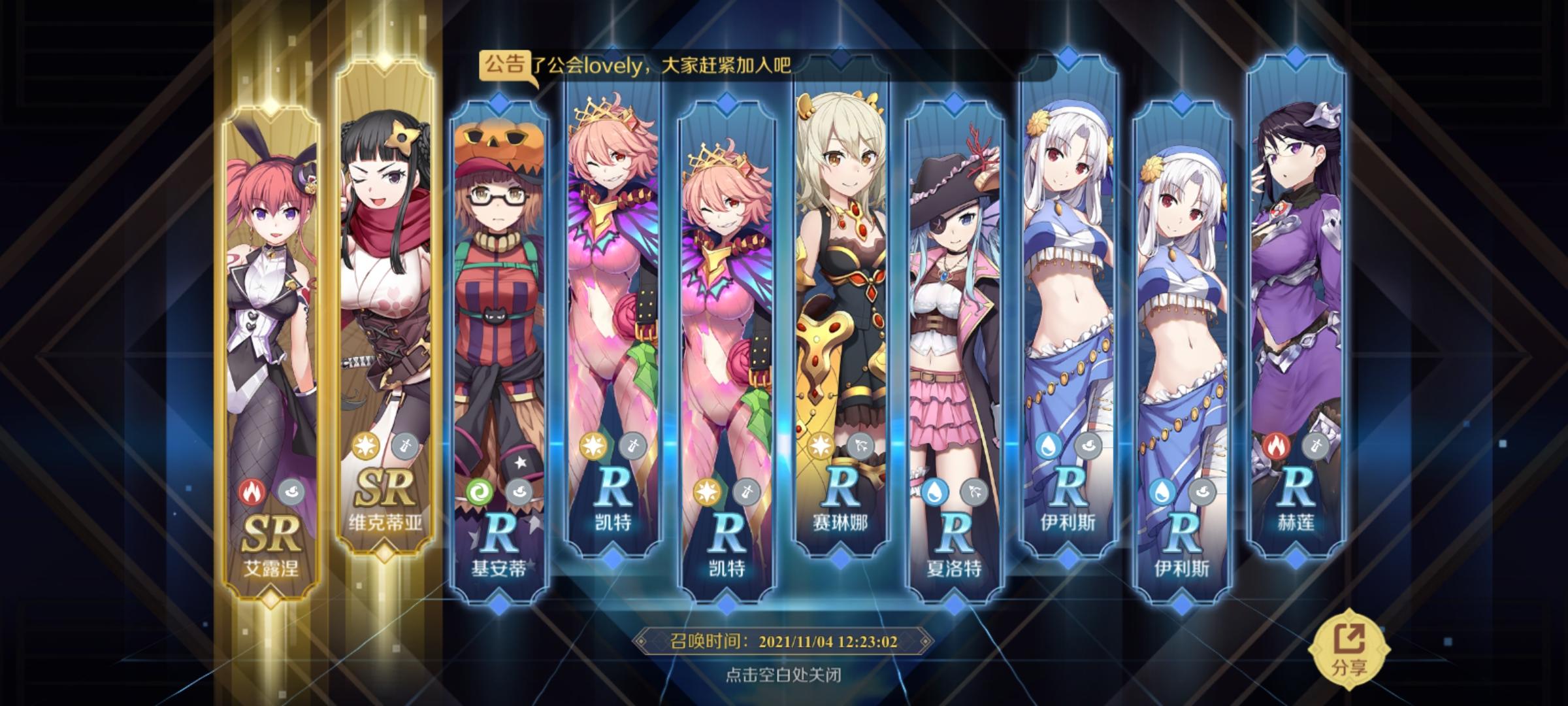The height and width of the screenshot is (706, 1568).
Task: Open the pirate 夏洛特 card
Action: pos(954,294)
